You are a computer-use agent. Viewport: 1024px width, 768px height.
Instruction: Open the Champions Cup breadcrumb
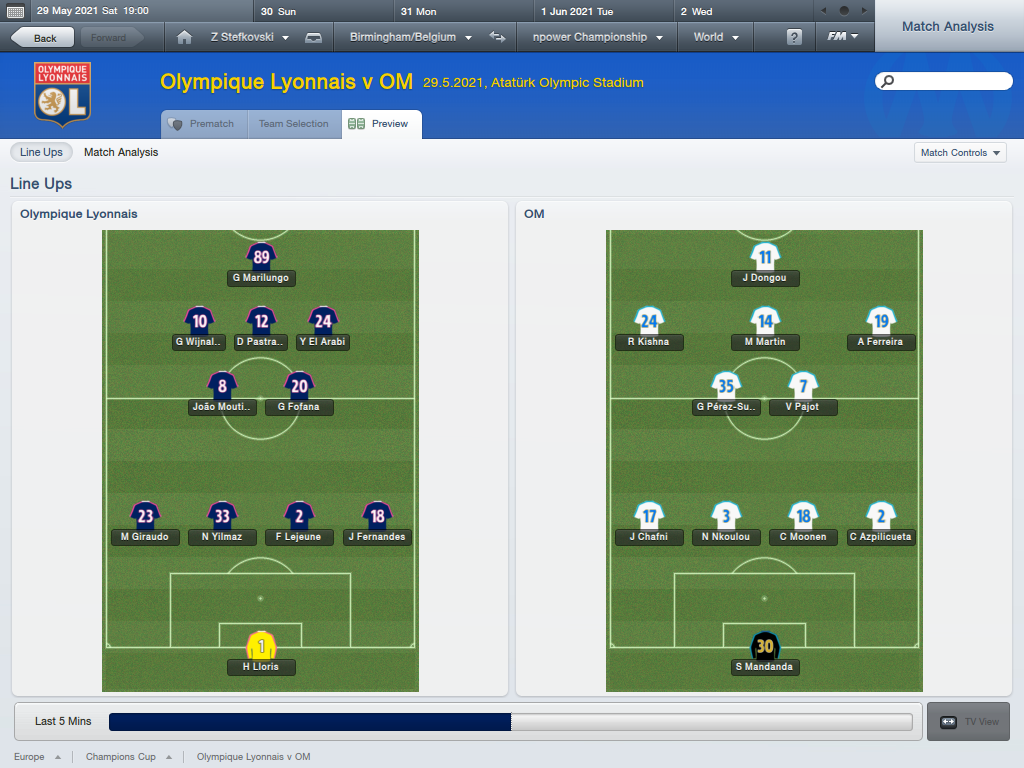121,757
